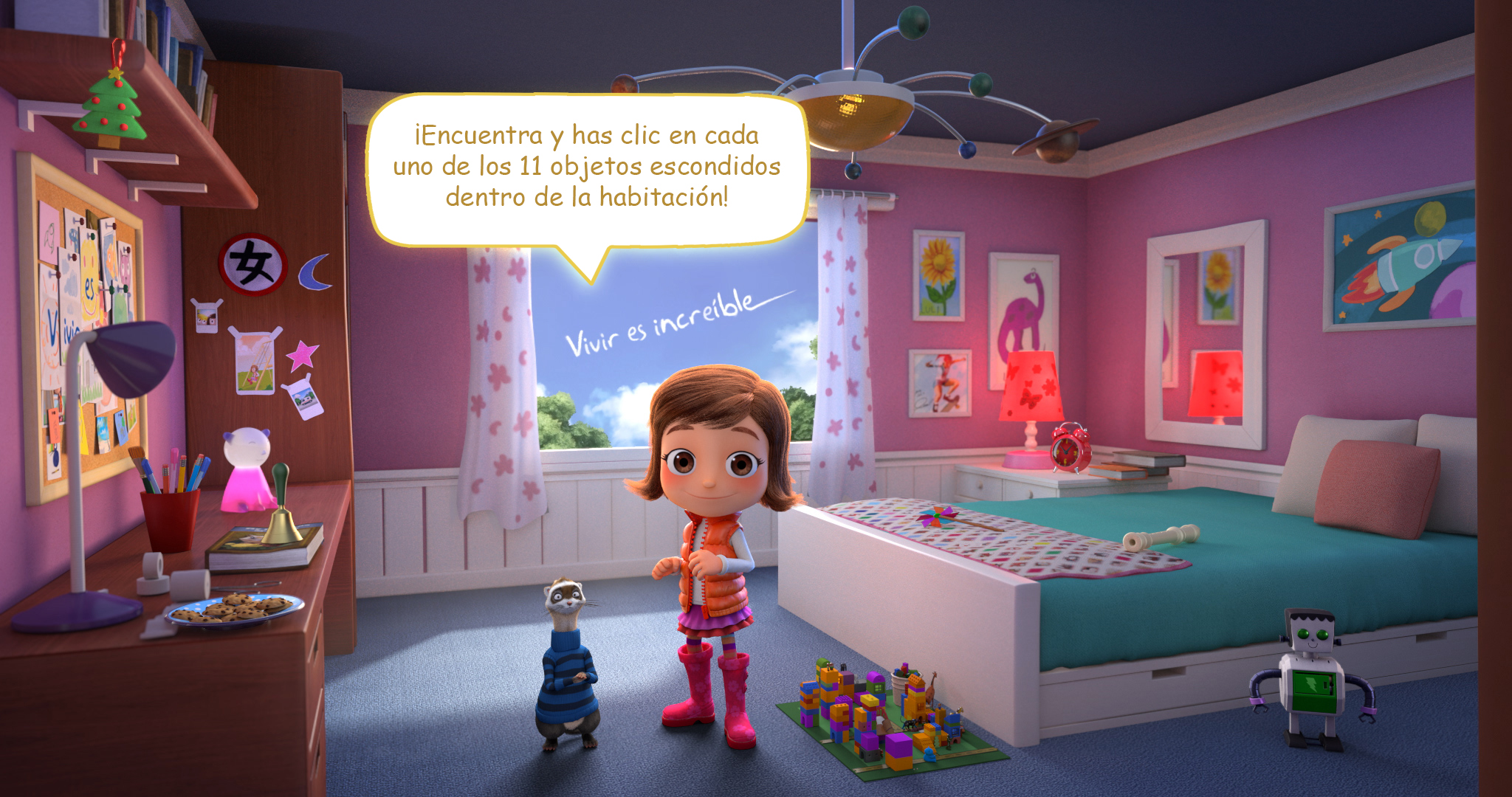Choose the glowing pink cat lamp
Viewport: 1512px width, 797px height.
pos(247,470)
